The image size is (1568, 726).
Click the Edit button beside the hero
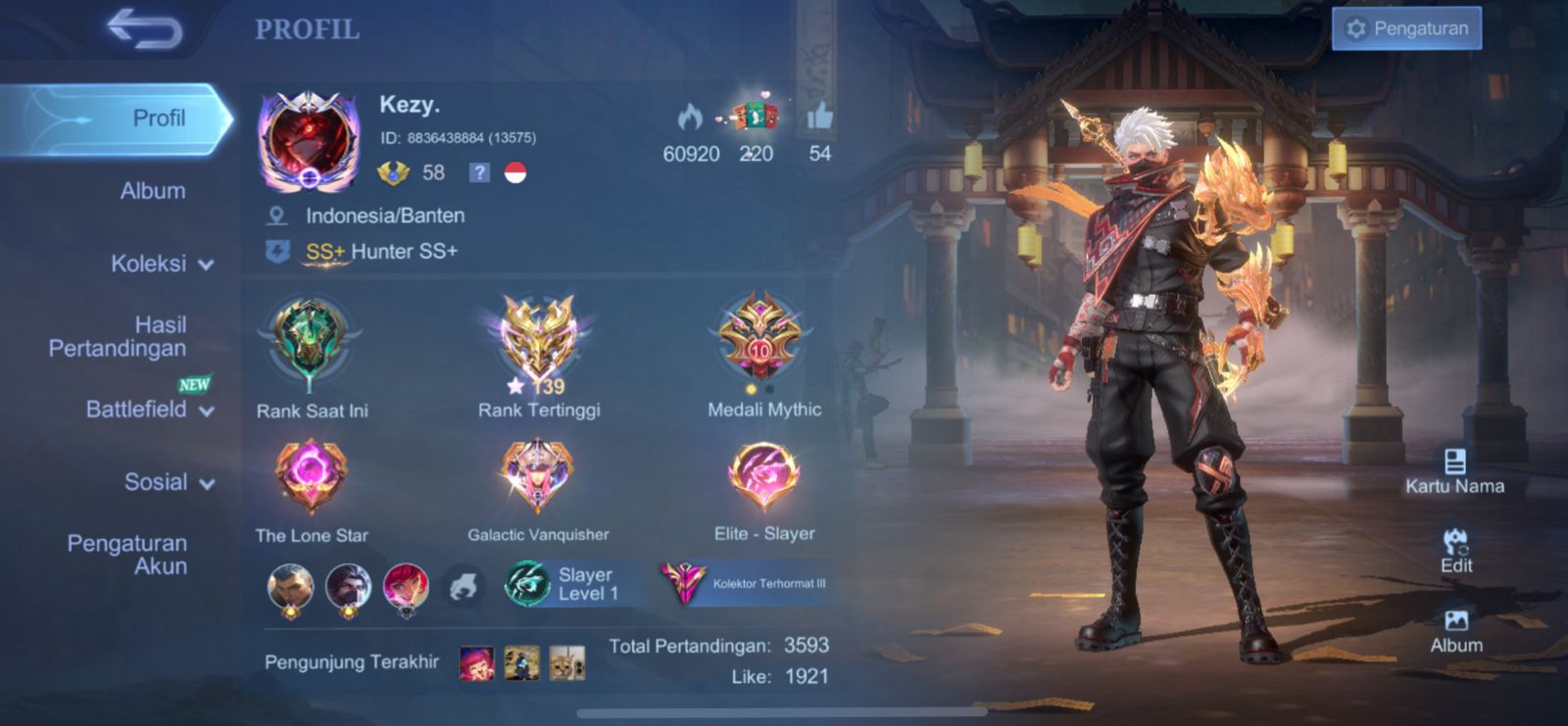point(1455,551)
